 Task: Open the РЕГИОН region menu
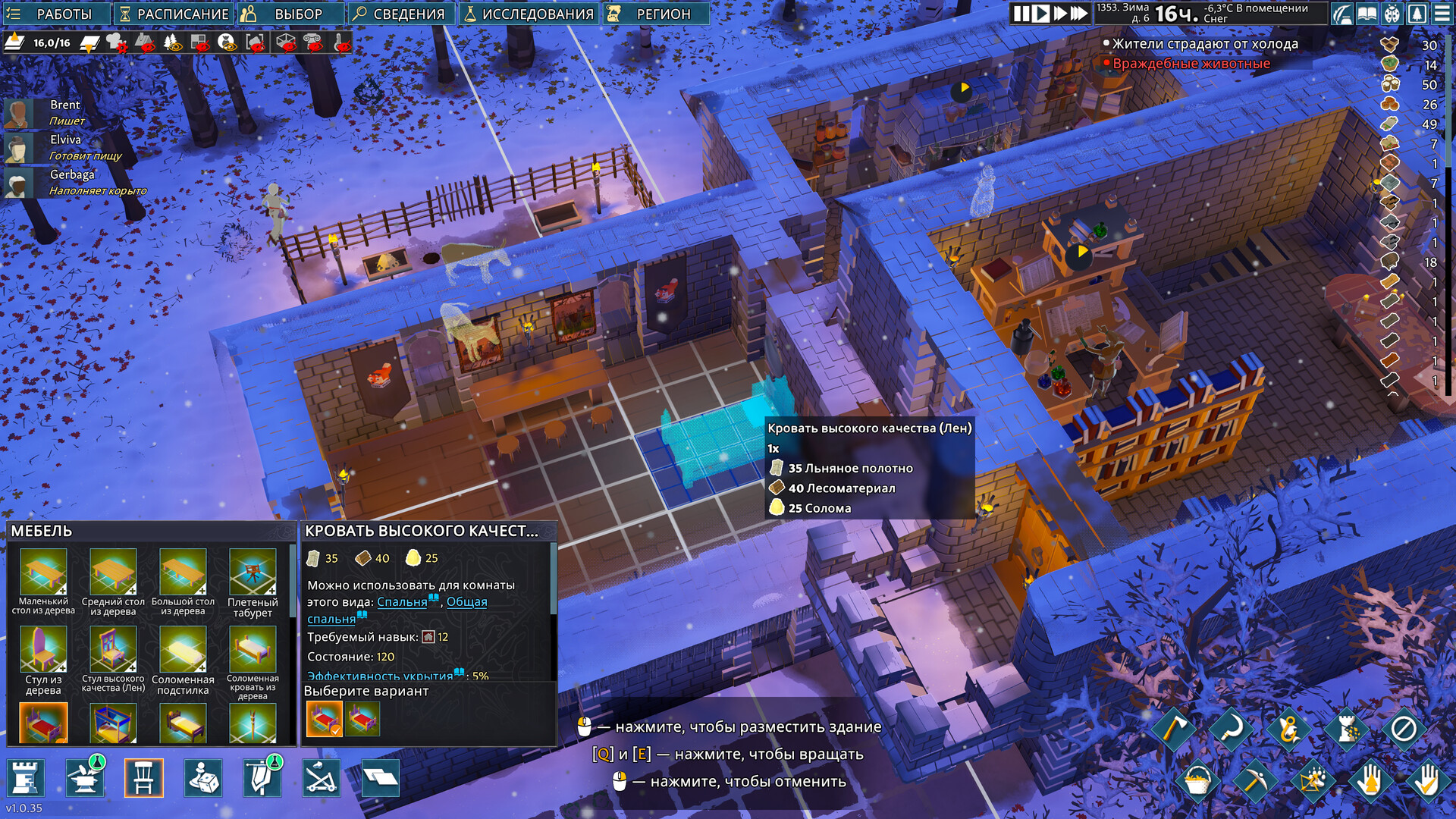pos(656,14)
